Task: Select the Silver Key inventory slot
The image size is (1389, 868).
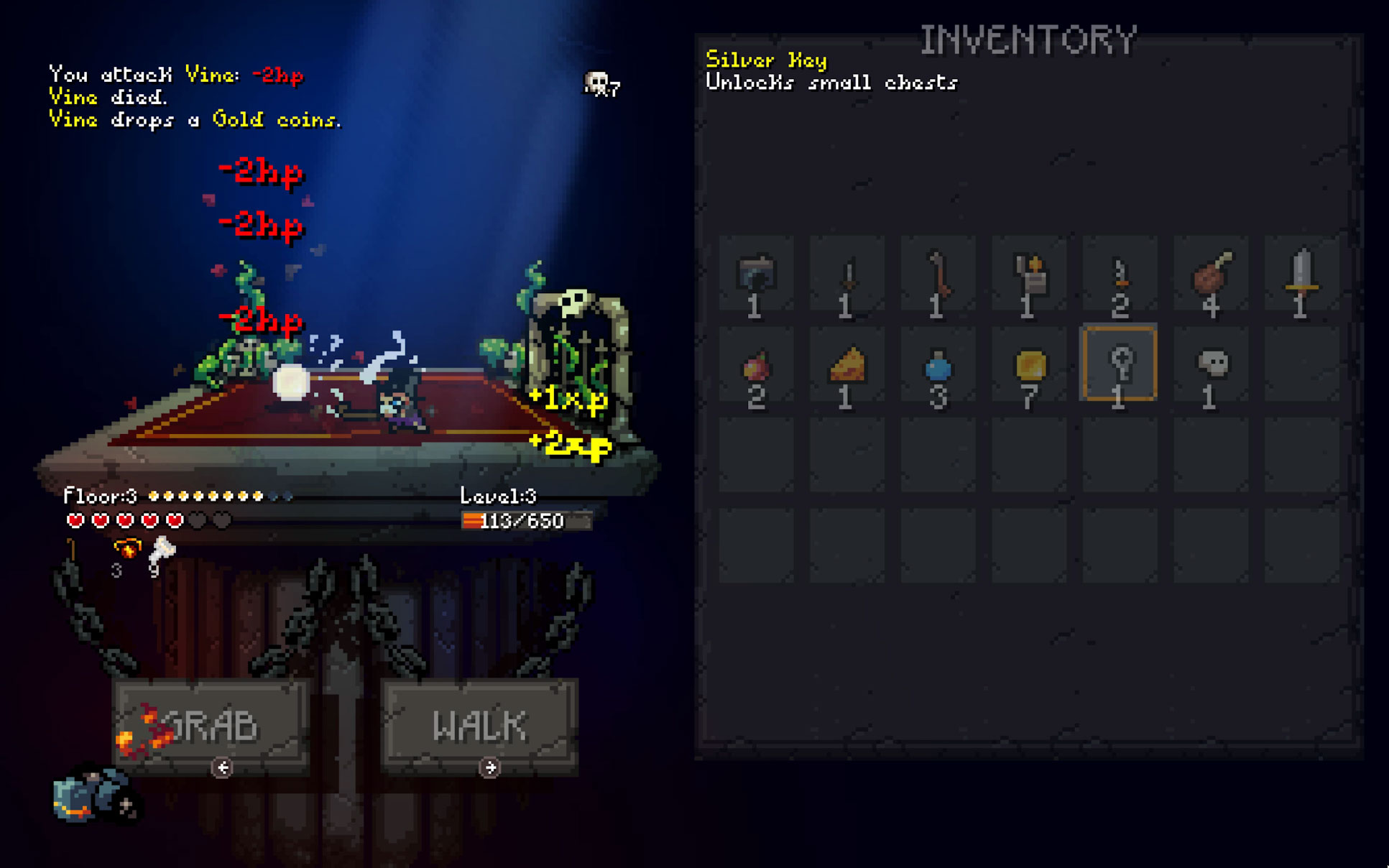Action: coord(1120,365)
